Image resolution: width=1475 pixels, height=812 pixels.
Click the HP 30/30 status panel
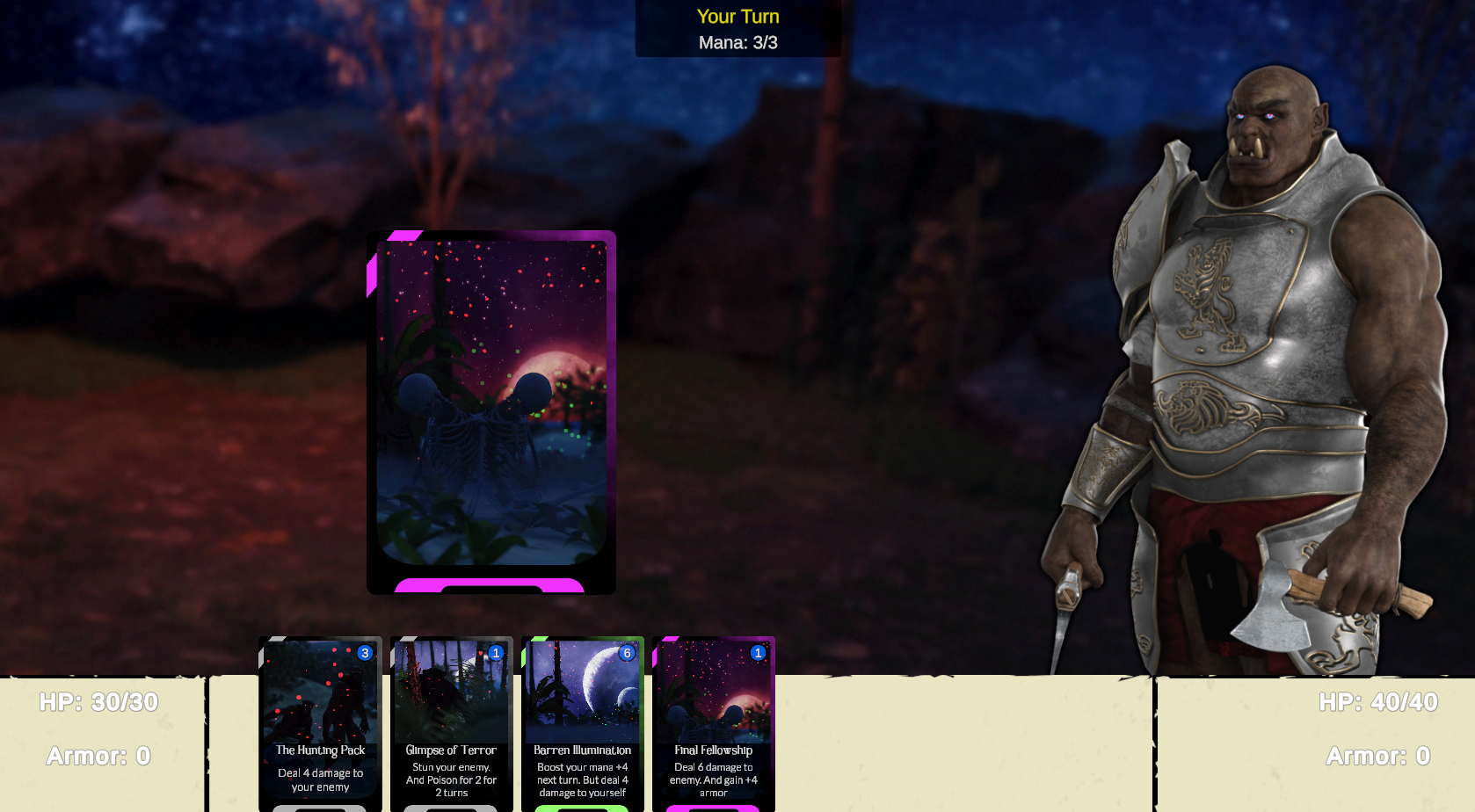[99, 702]
